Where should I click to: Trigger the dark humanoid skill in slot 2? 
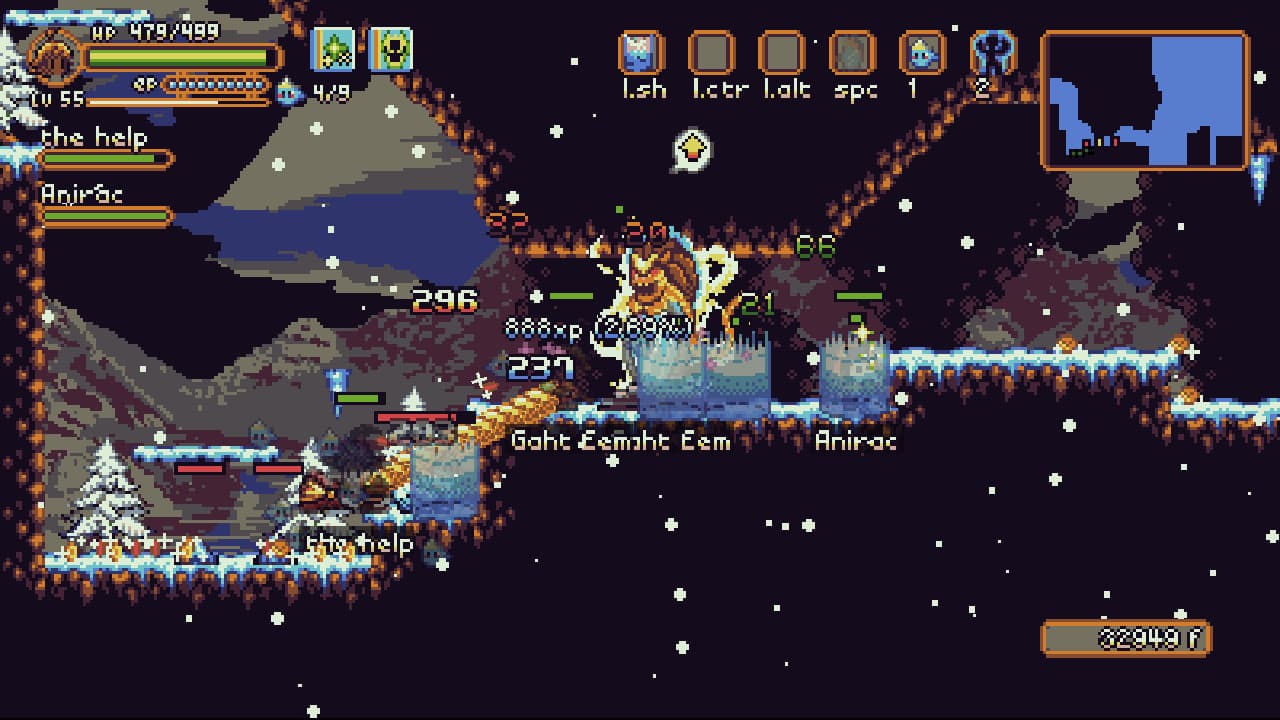click(992, 53)
